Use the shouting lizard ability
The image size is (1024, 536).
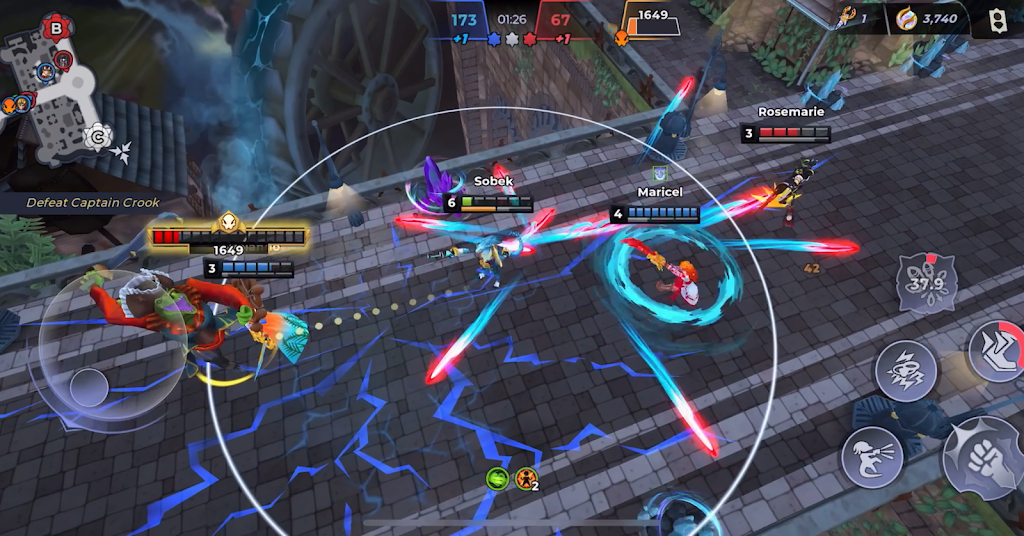(871, 457)
